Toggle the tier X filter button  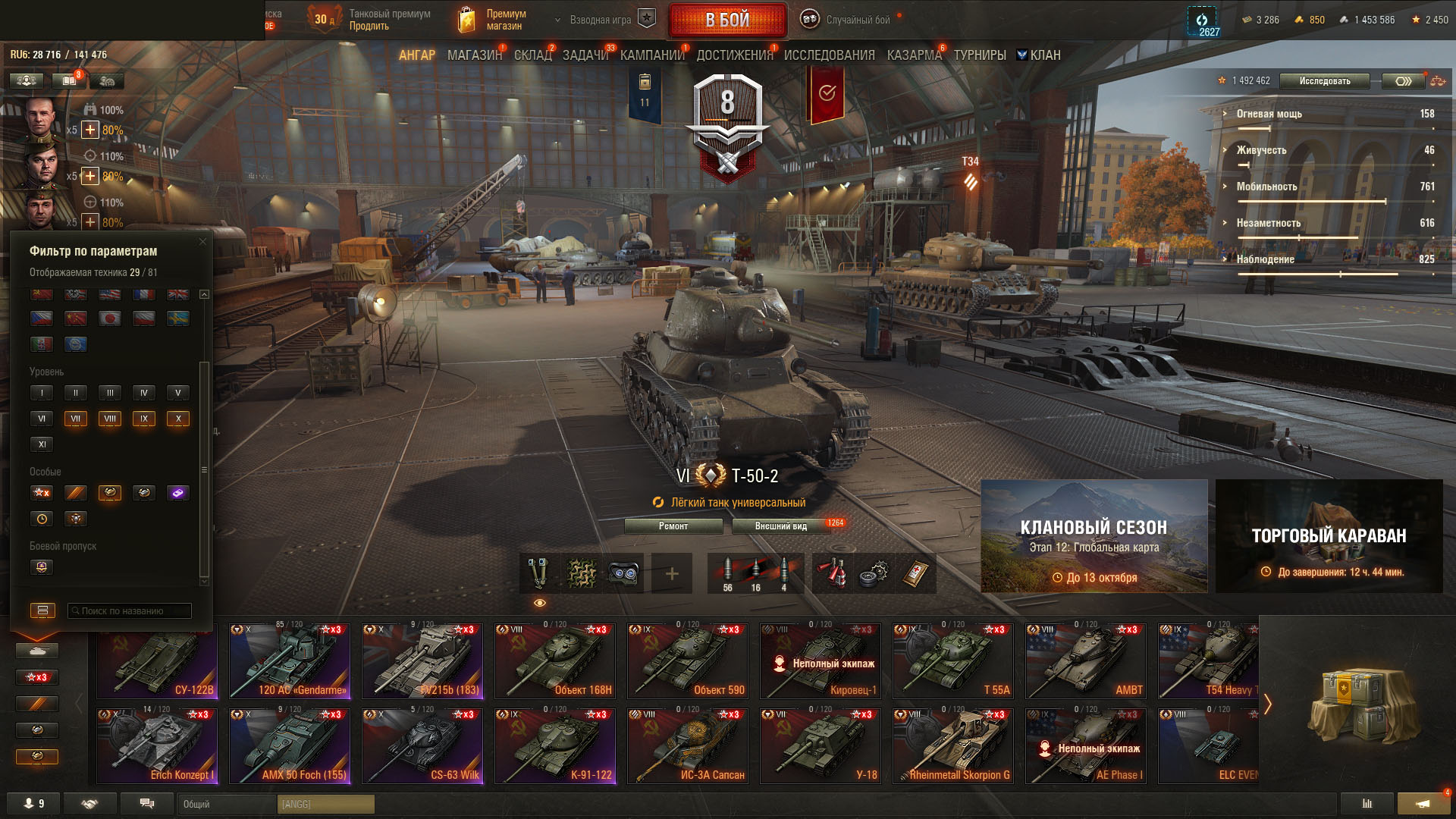(x=178, y=419)
